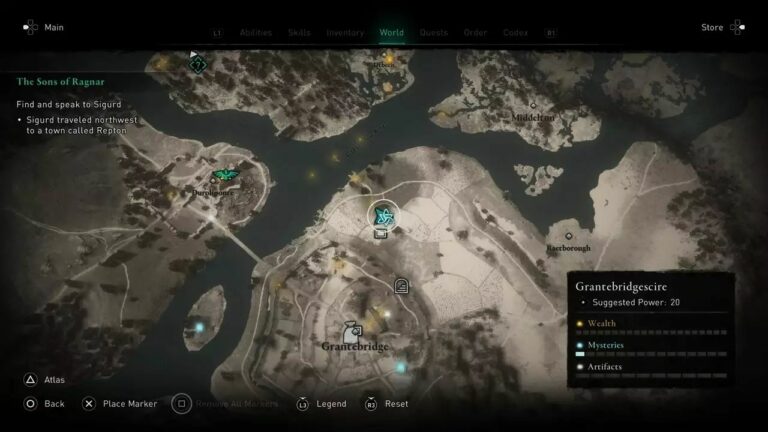Select the World tab
768x432 pixels.
click(x=392, y=32)
